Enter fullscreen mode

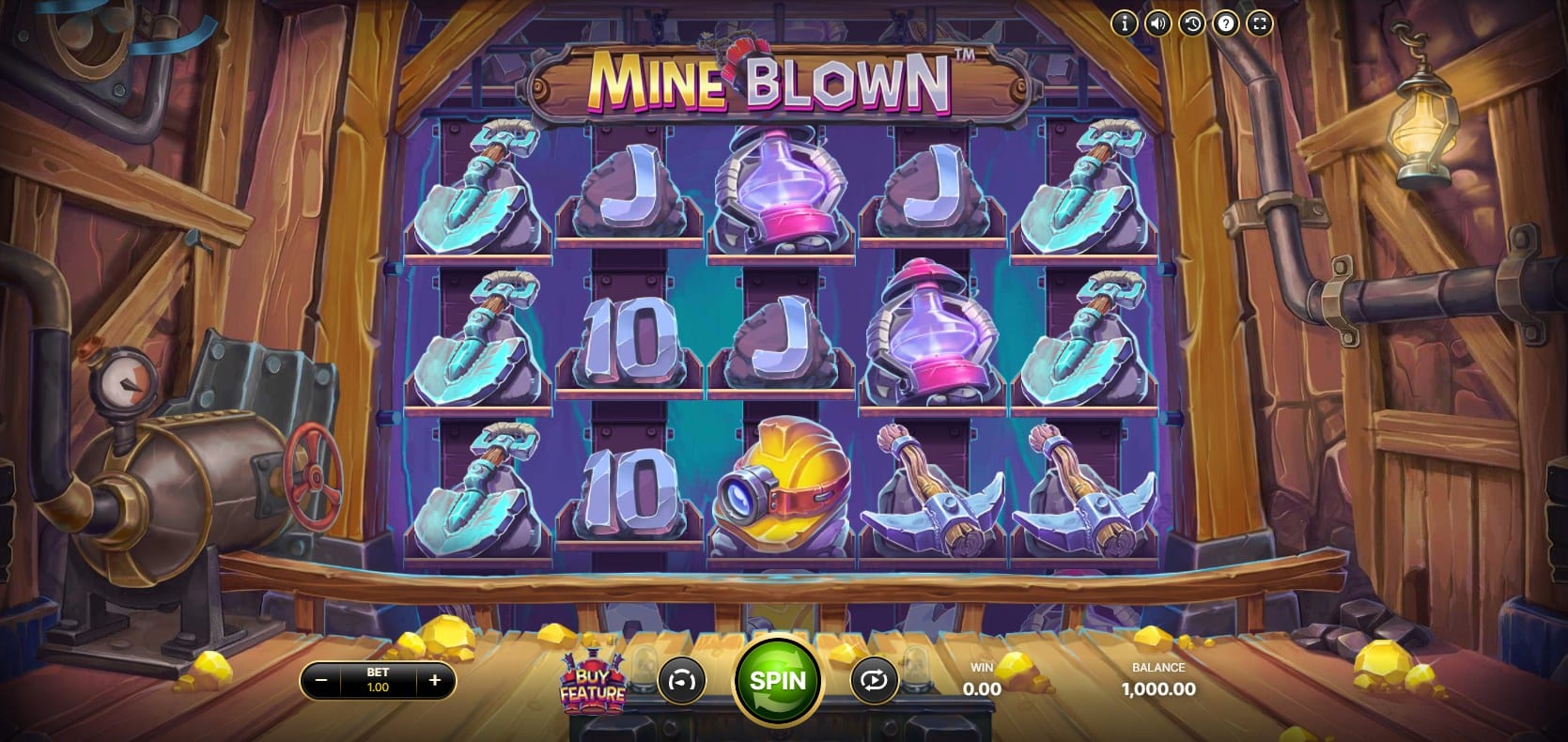point(1260,23)
